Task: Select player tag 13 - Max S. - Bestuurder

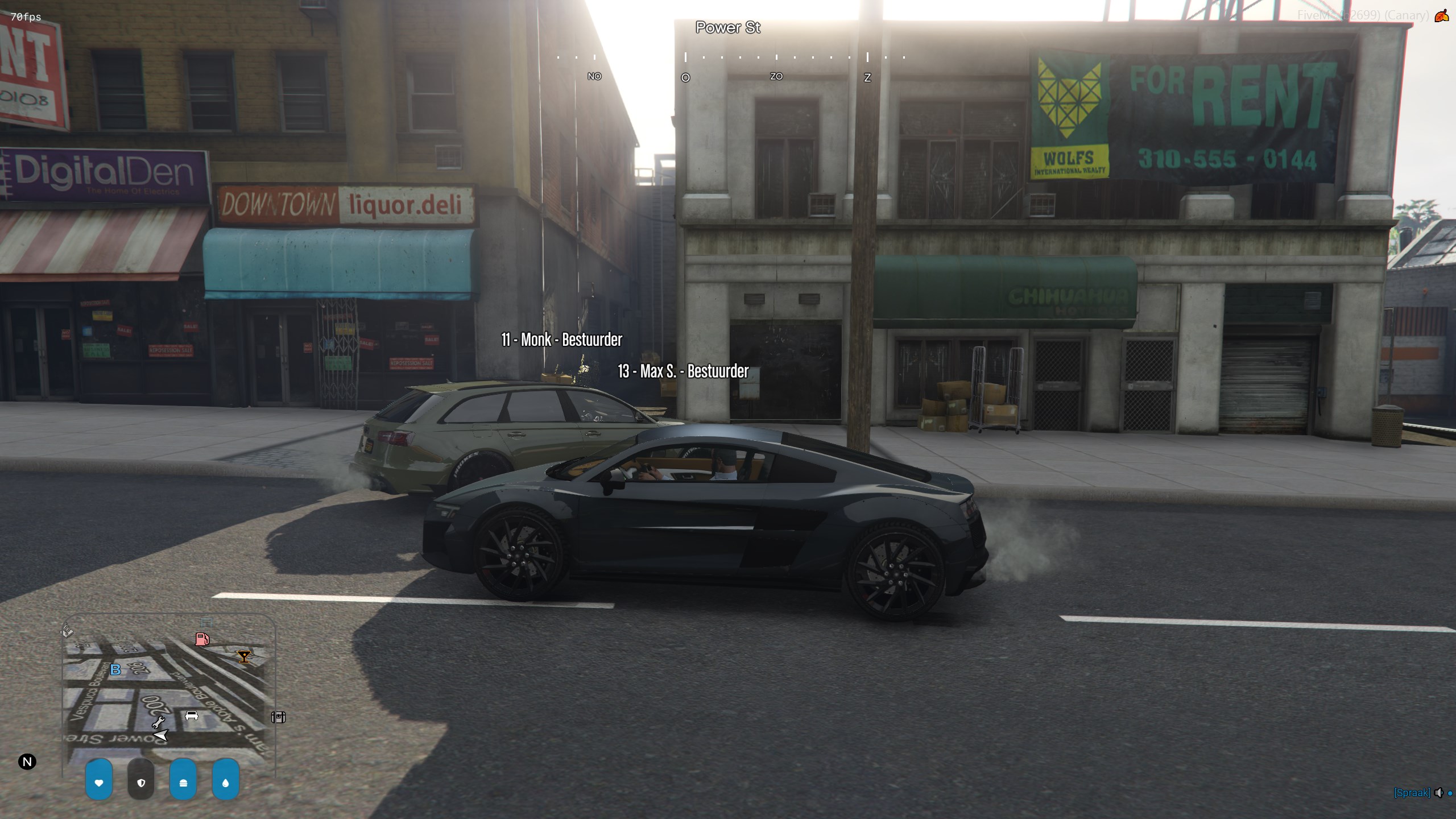Action: tap(683, 371)
